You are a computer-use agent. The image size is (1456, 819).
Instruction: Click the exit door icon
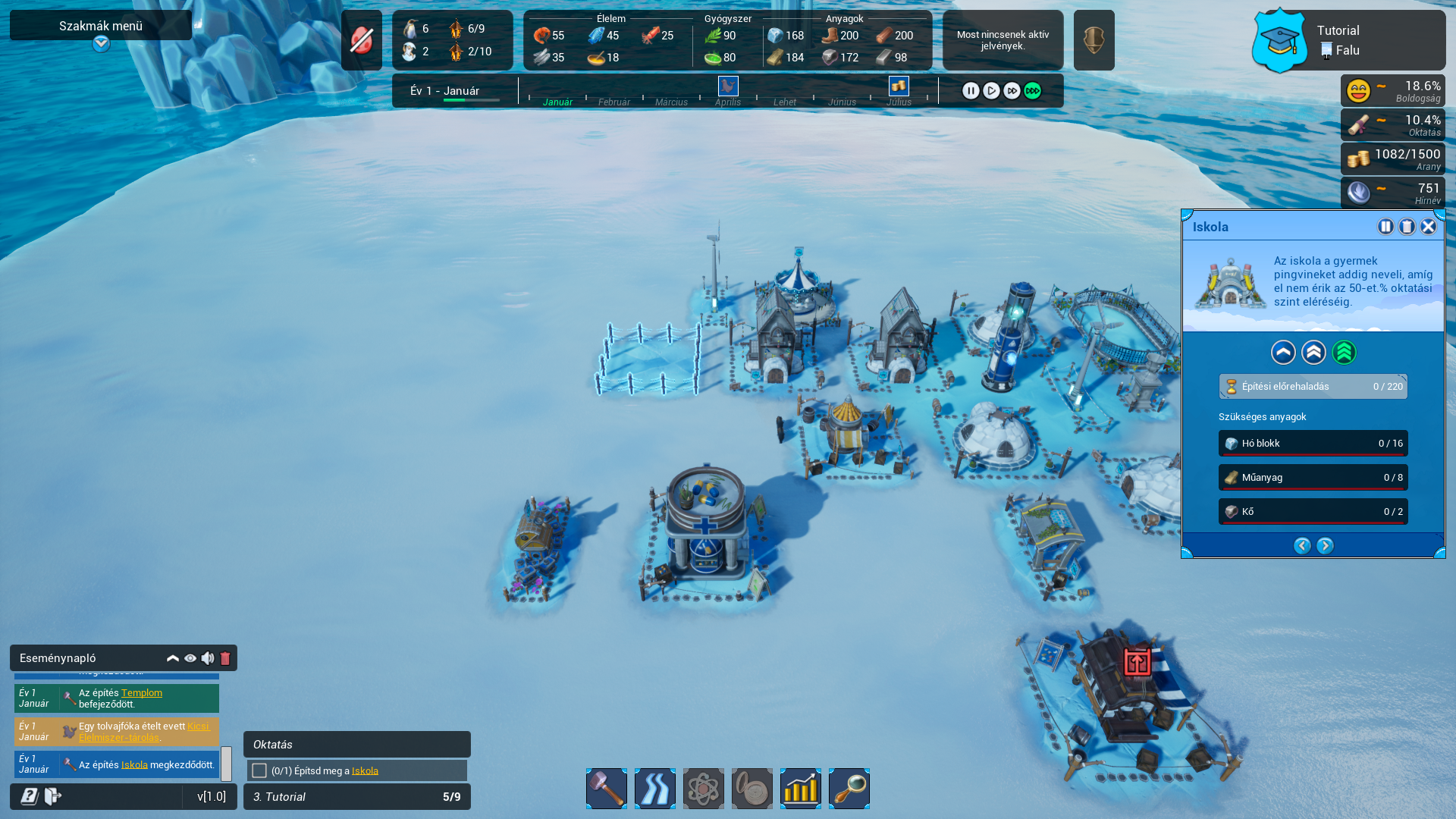tap(53, 796)
